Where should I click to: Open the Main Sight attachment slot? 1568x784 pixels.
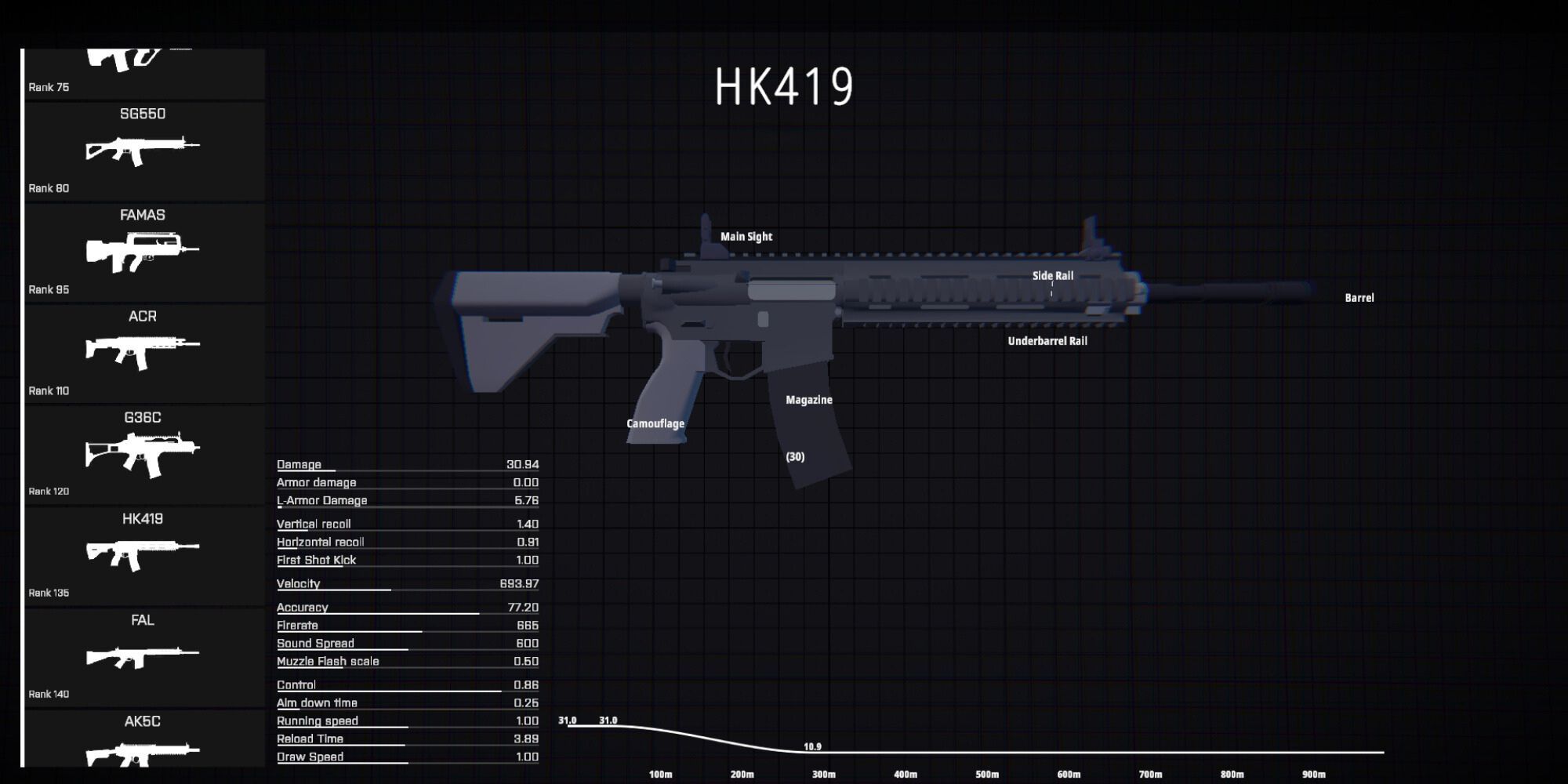746,236
